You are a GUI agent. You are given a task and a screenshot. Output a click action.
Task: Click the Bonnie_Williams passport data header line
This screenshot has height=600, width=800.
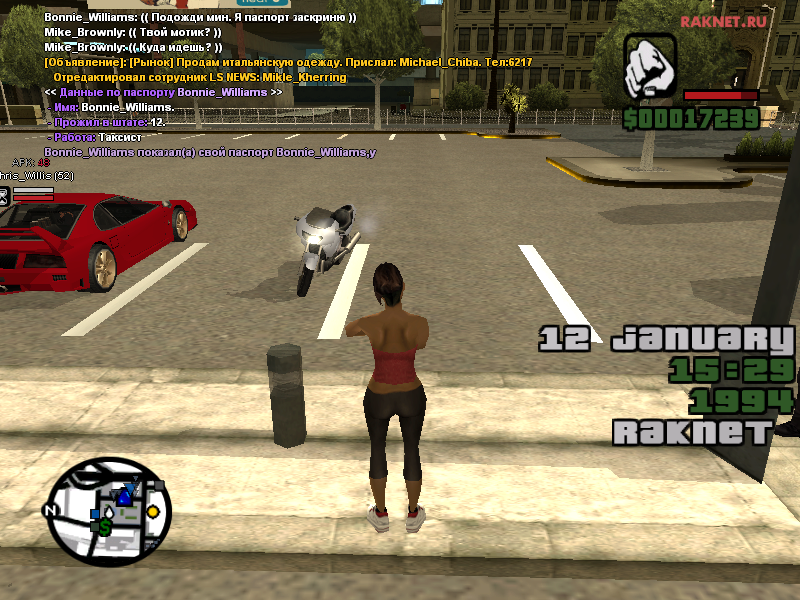pos(163,92)
